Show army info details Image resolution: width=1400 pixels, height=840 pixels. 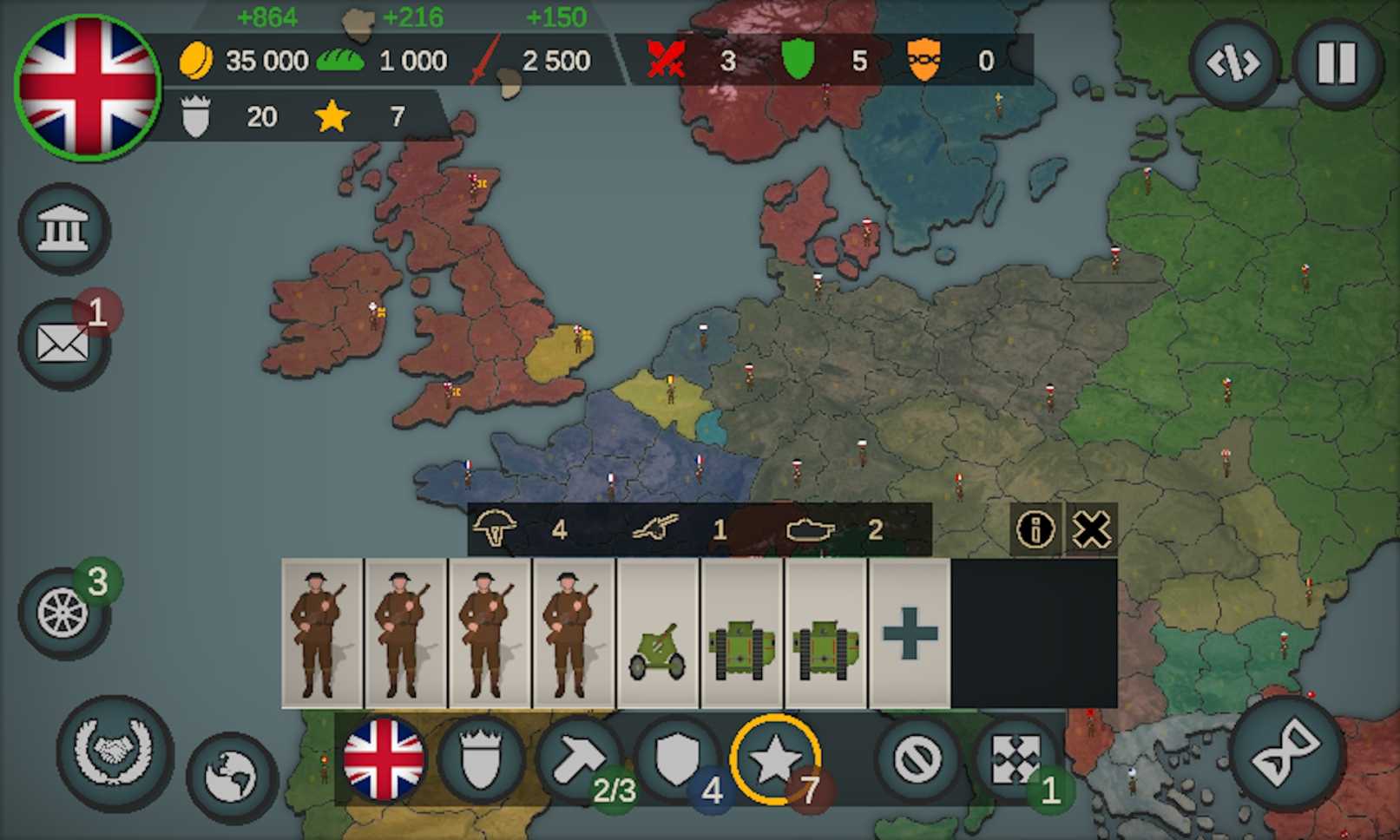(x=1035, y=529)
